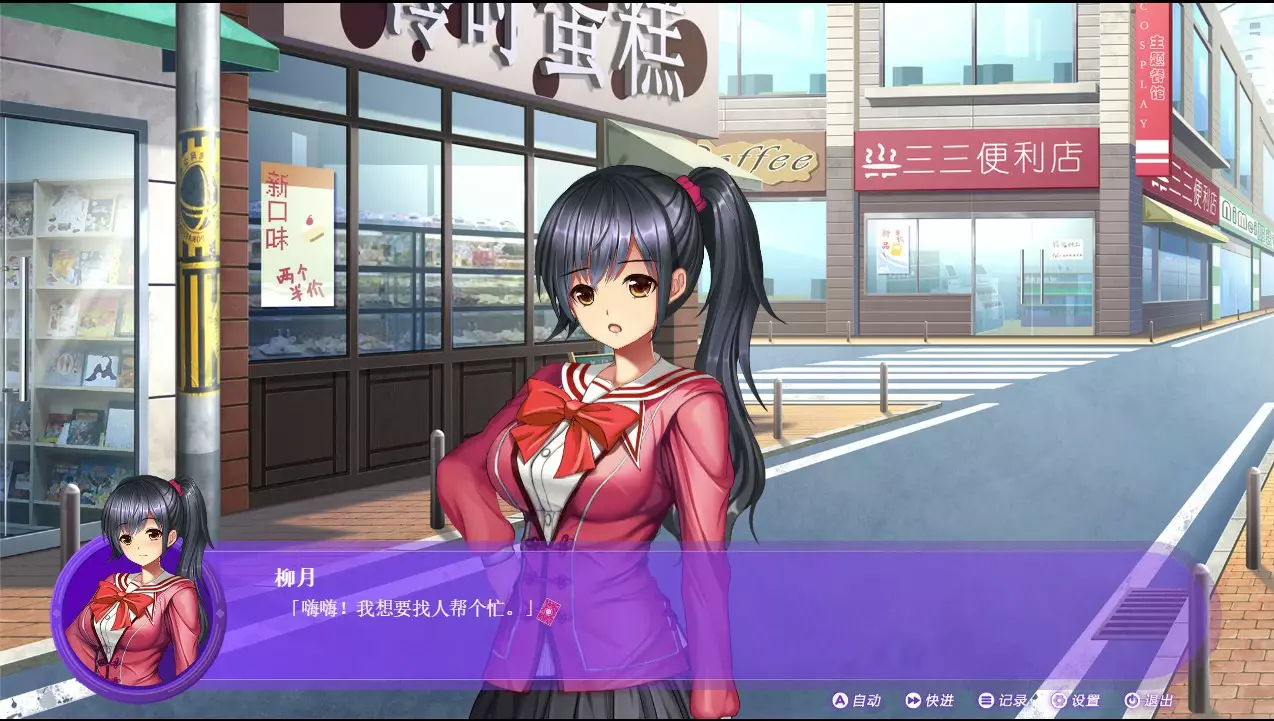Image resolution: width=1274 pixels, height=721 pixels.
Task: Open the dialogue log (记录)
Action: coord(1003,701)
